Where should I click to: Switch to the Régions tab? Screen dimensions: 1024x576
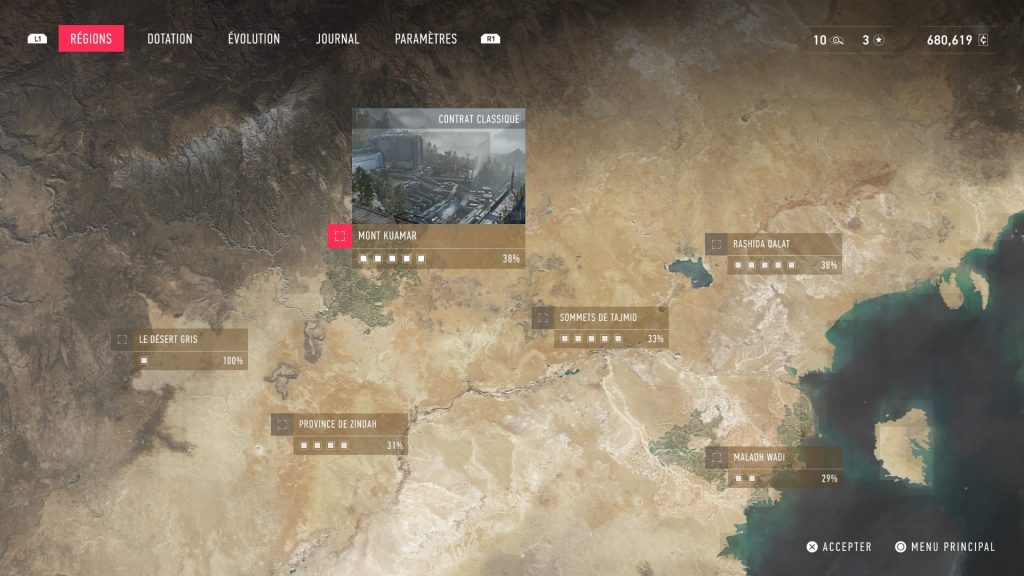[x=91, y=39]
